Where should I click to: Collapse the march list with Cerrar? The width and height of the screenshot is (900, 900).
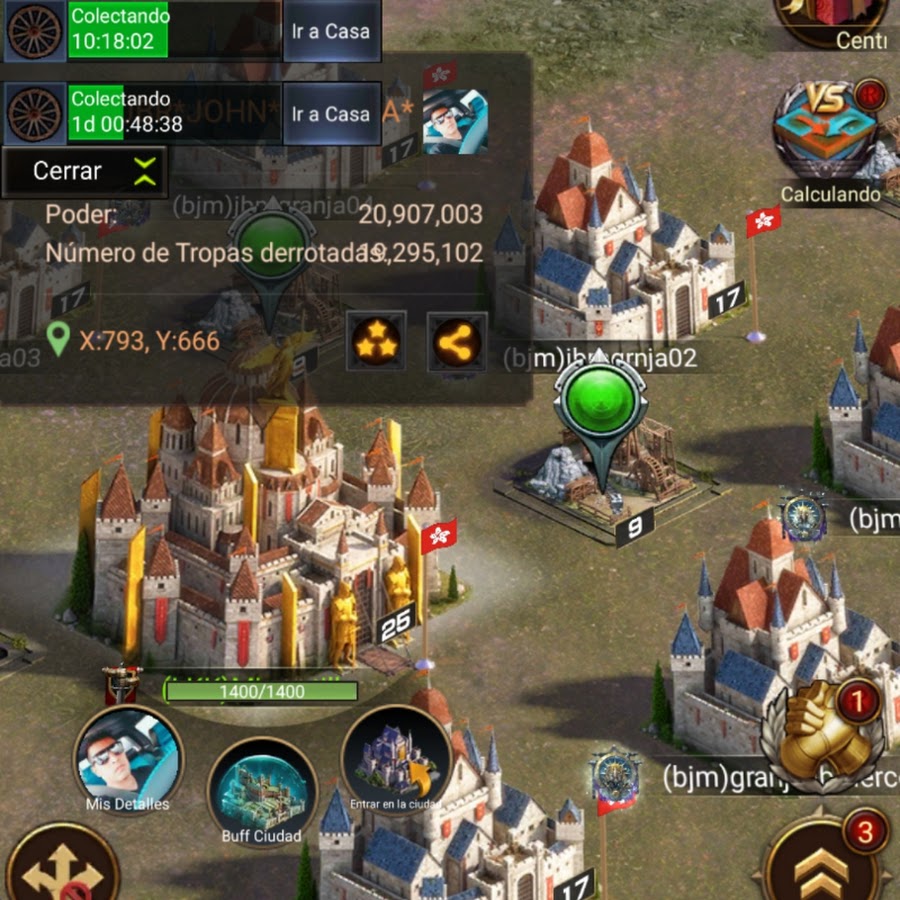point(84,171)
